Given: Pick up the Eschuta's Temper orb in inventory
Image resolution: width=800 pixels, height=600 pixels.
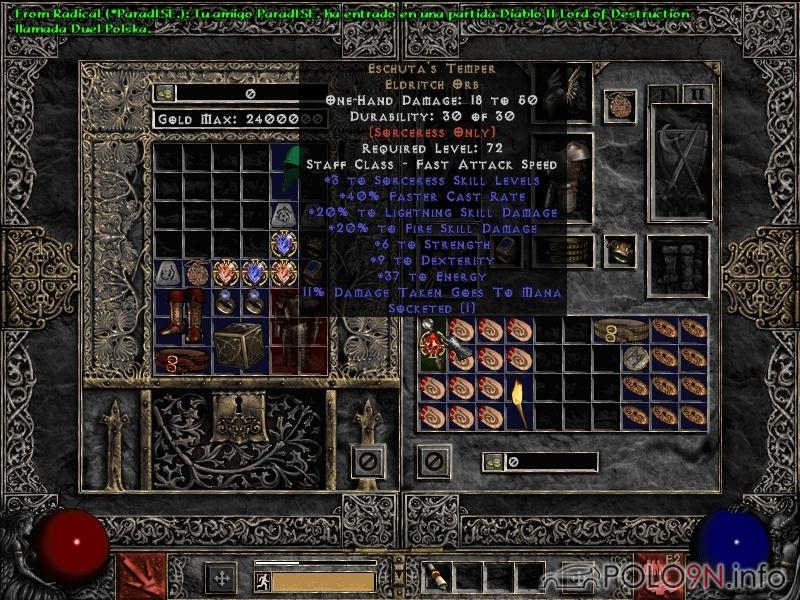Looking at the screenshot, I should pos(434,343).
